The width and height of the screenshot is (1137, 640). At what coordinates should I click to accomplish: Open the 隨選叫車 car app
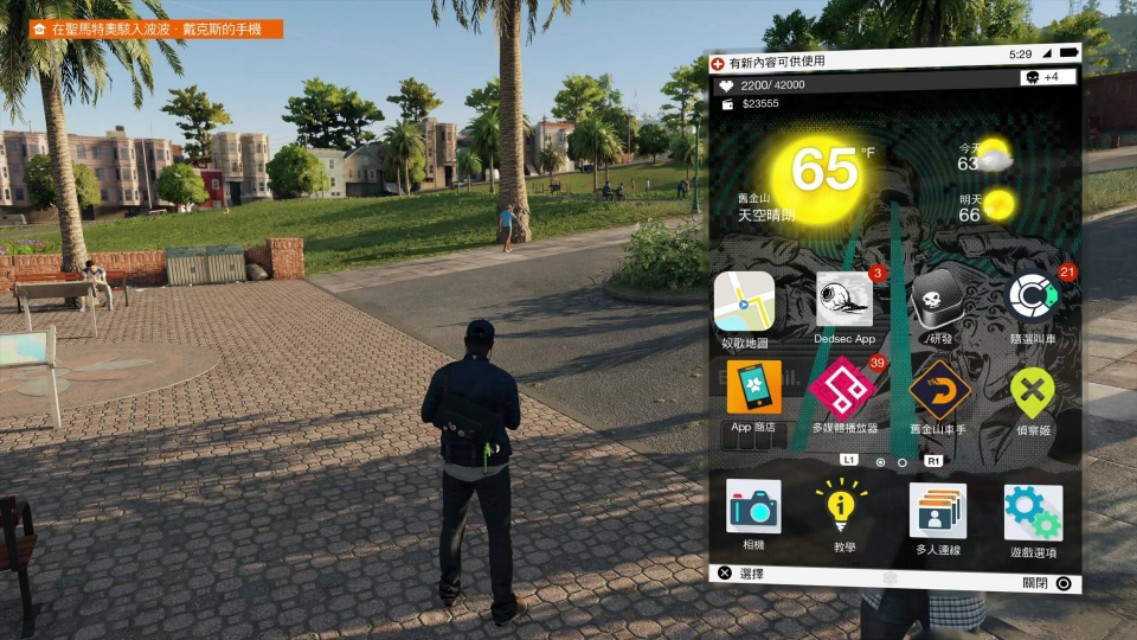(x=1034, y=297)
